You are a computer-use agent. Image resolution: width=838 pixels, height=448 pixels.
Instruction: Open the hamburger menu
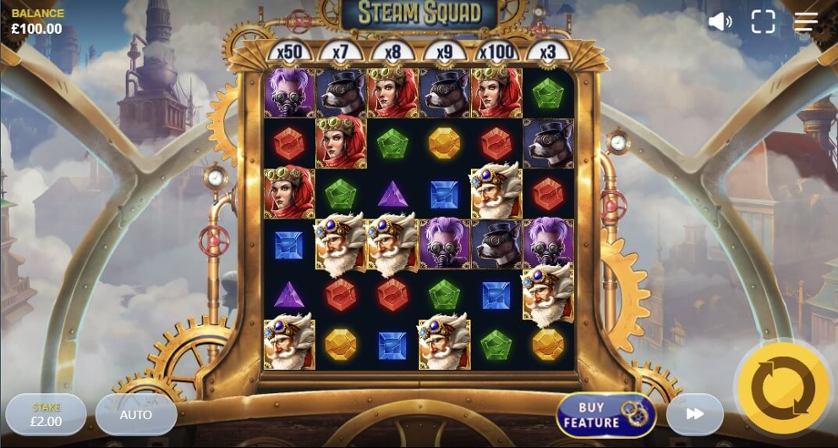pyautogui.click(x=806, y=22)
